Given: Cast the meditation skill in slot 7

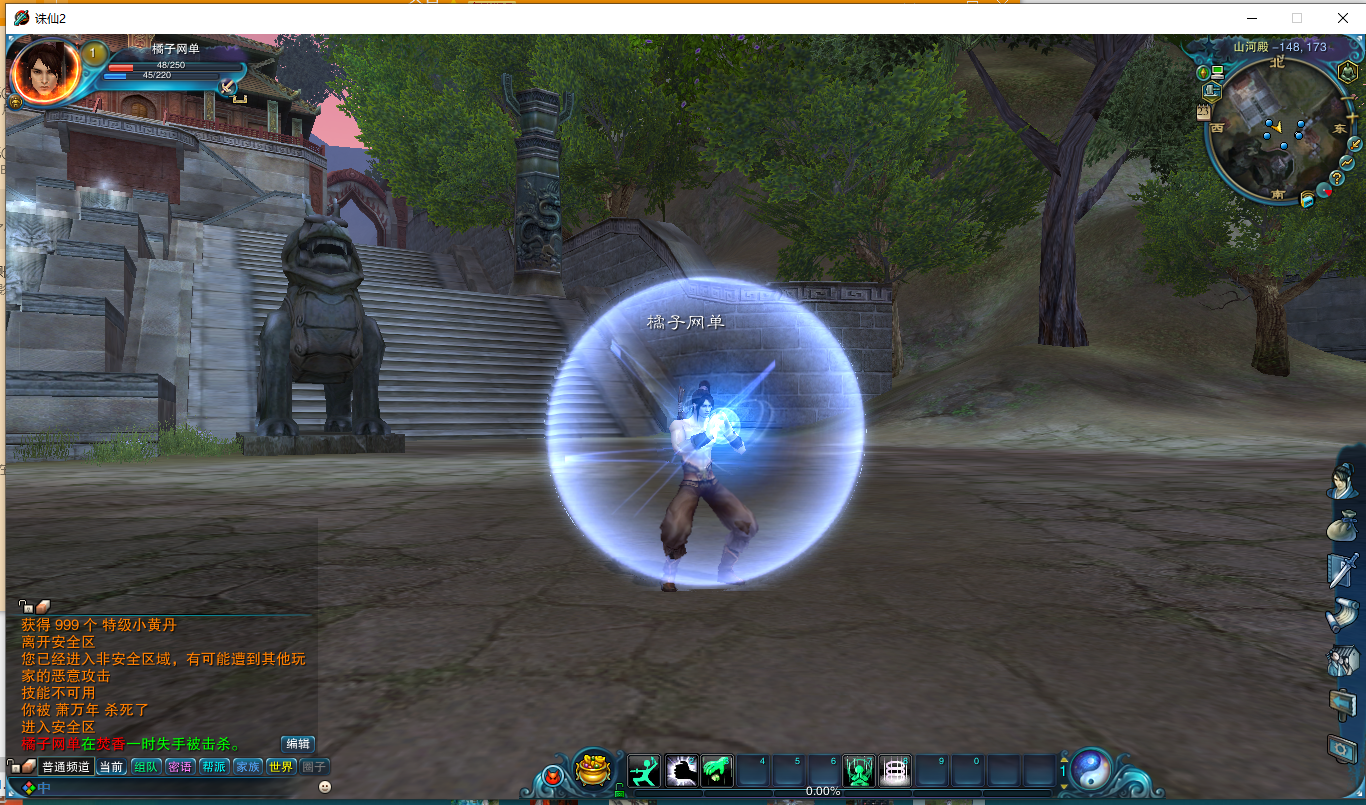Looking at the screenshot, I should (x=860, y=769).
